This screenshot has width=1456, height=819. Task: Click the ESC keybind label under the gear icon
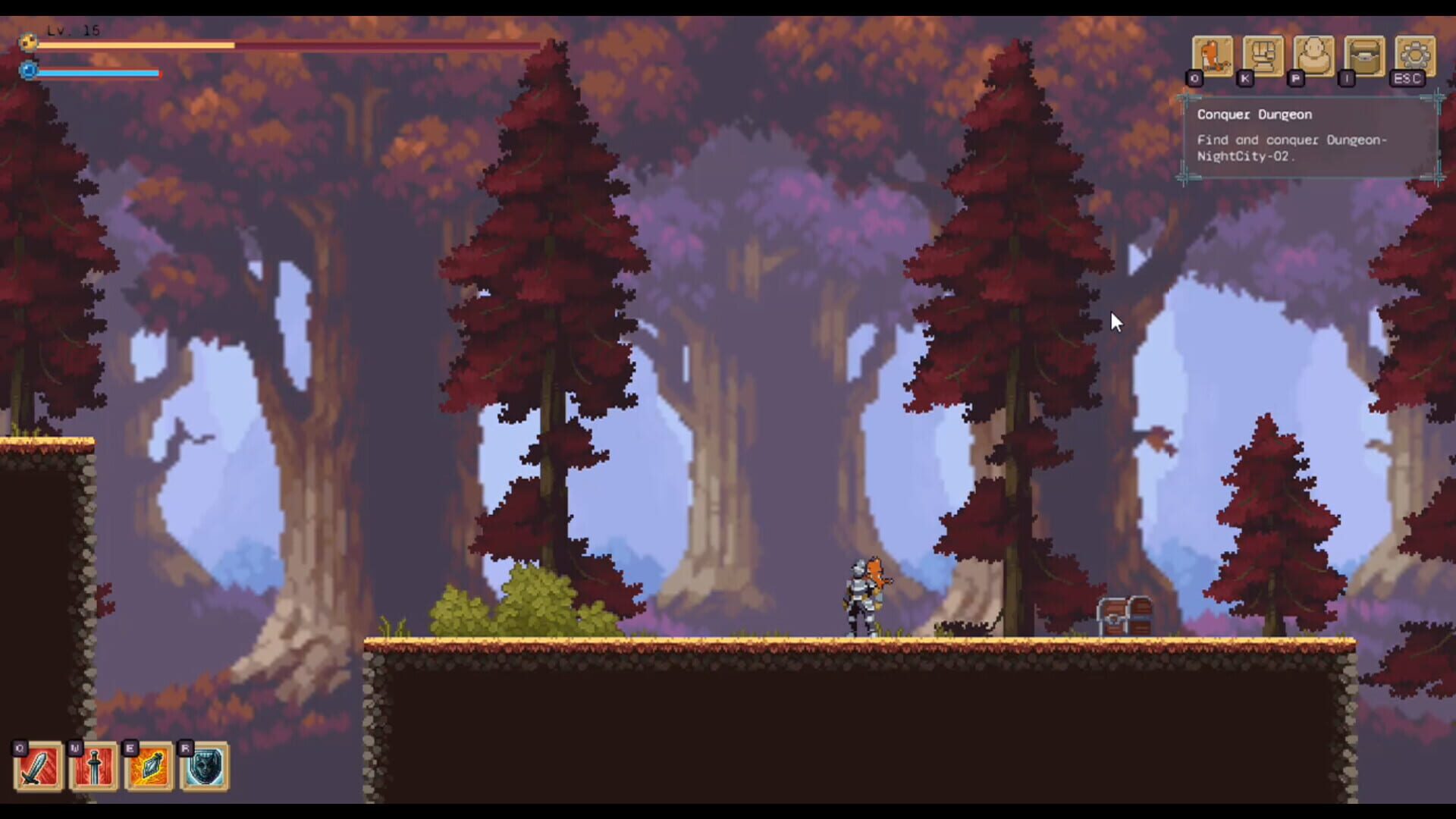[1407, 78]
